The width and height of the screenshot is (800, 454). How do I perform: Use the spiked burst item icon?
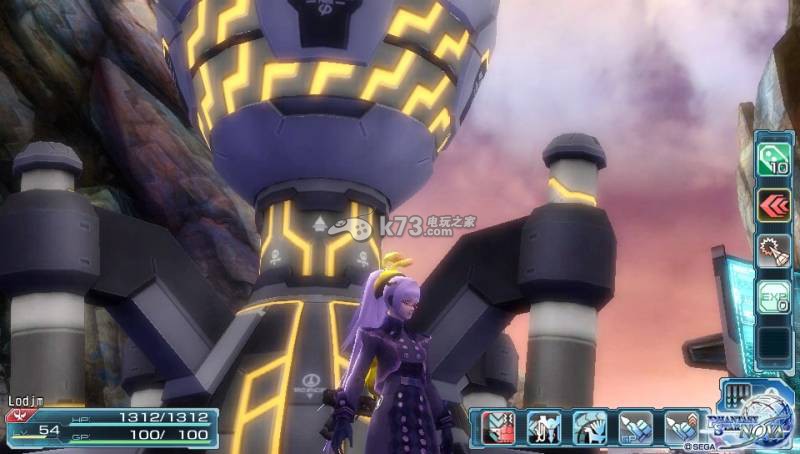click(773, 251)
